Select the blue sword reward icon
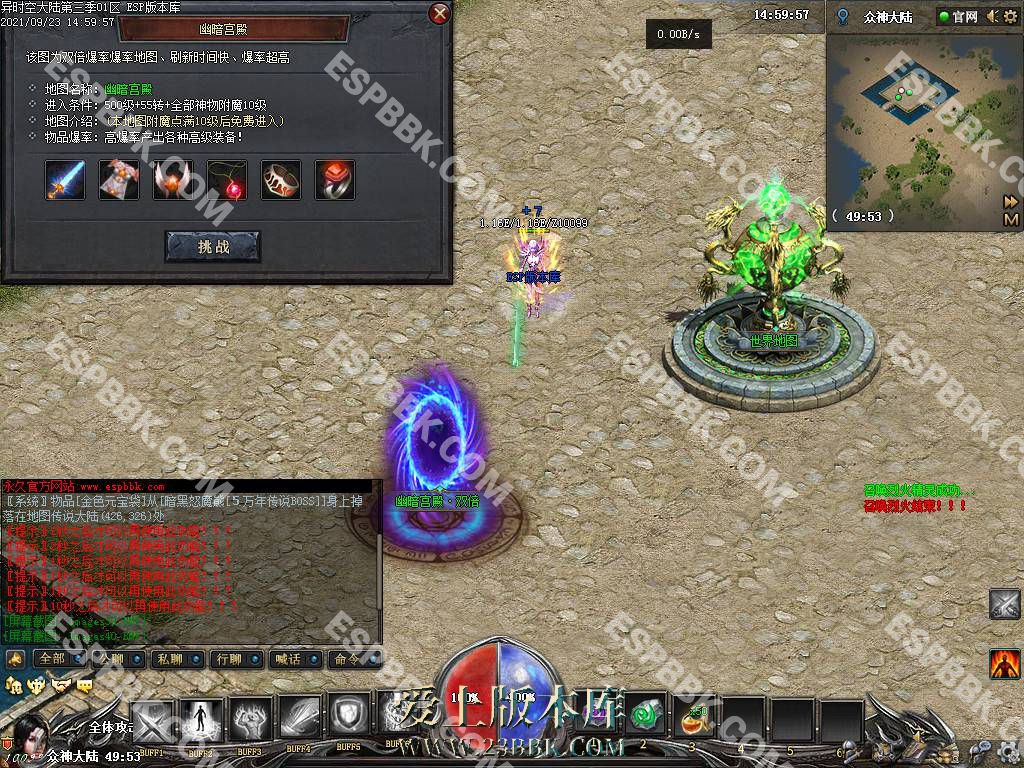This screenshot has width=1024, height=768. (65, 180)
